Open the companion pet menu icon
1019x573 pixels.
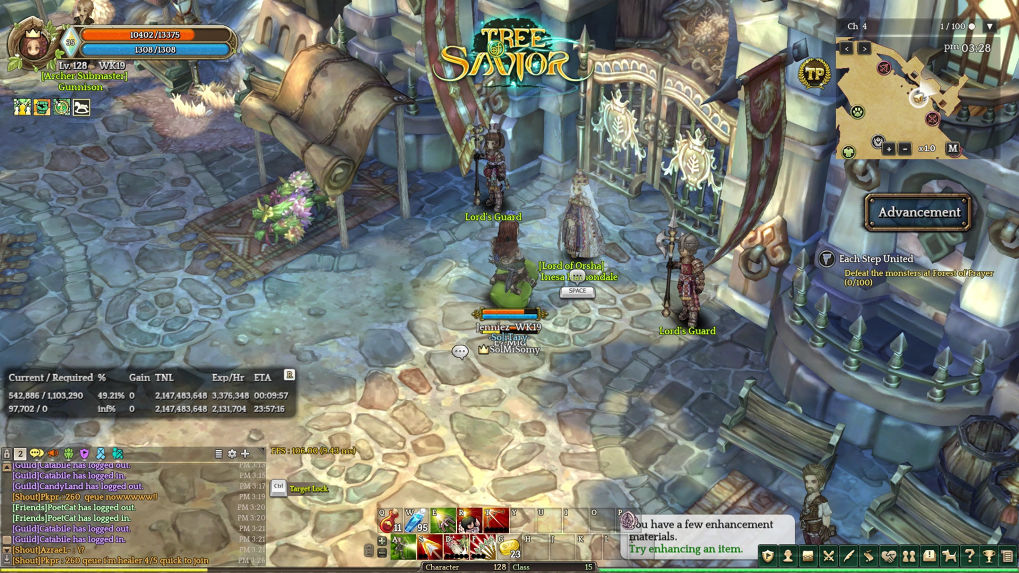(x=948, y=556)
